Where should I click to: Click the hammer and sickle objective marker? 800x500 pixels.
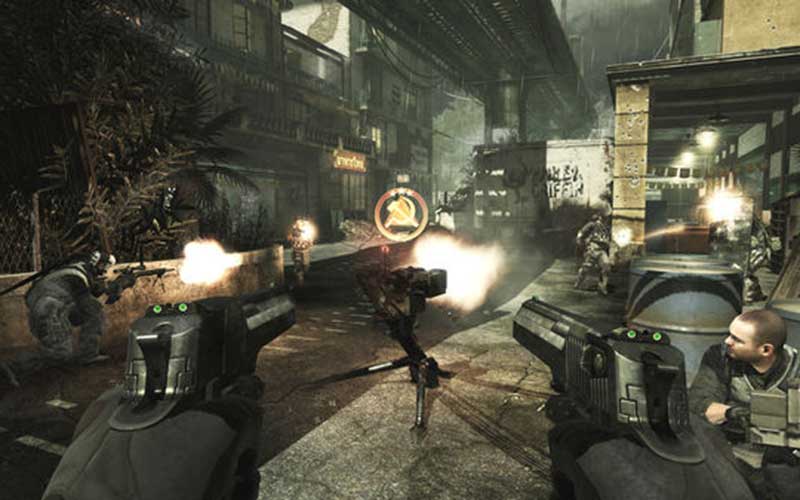click(401, 214)
